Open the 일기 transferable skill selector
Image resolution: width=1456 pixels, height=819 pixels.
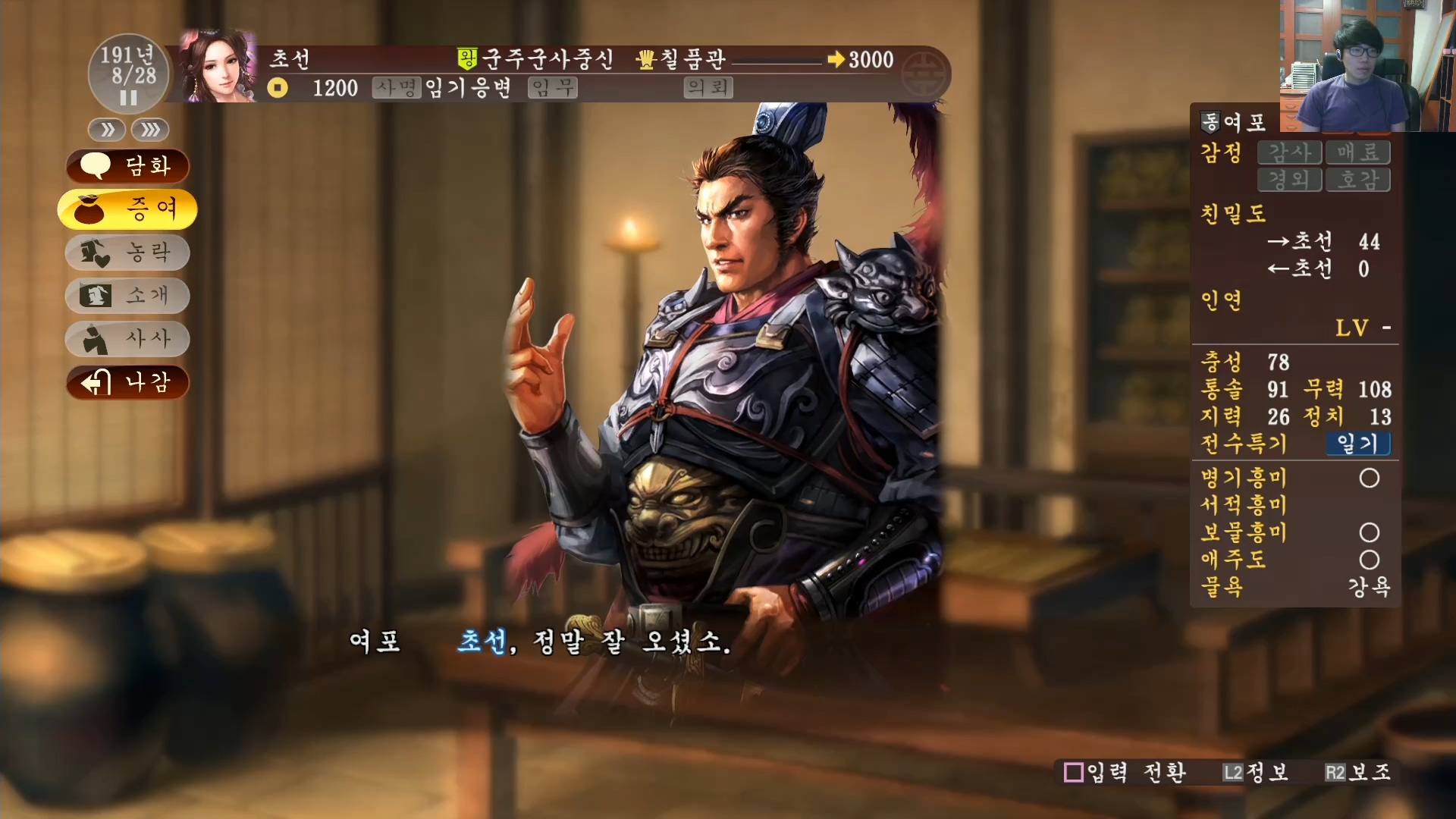(x=1358, y=445)
